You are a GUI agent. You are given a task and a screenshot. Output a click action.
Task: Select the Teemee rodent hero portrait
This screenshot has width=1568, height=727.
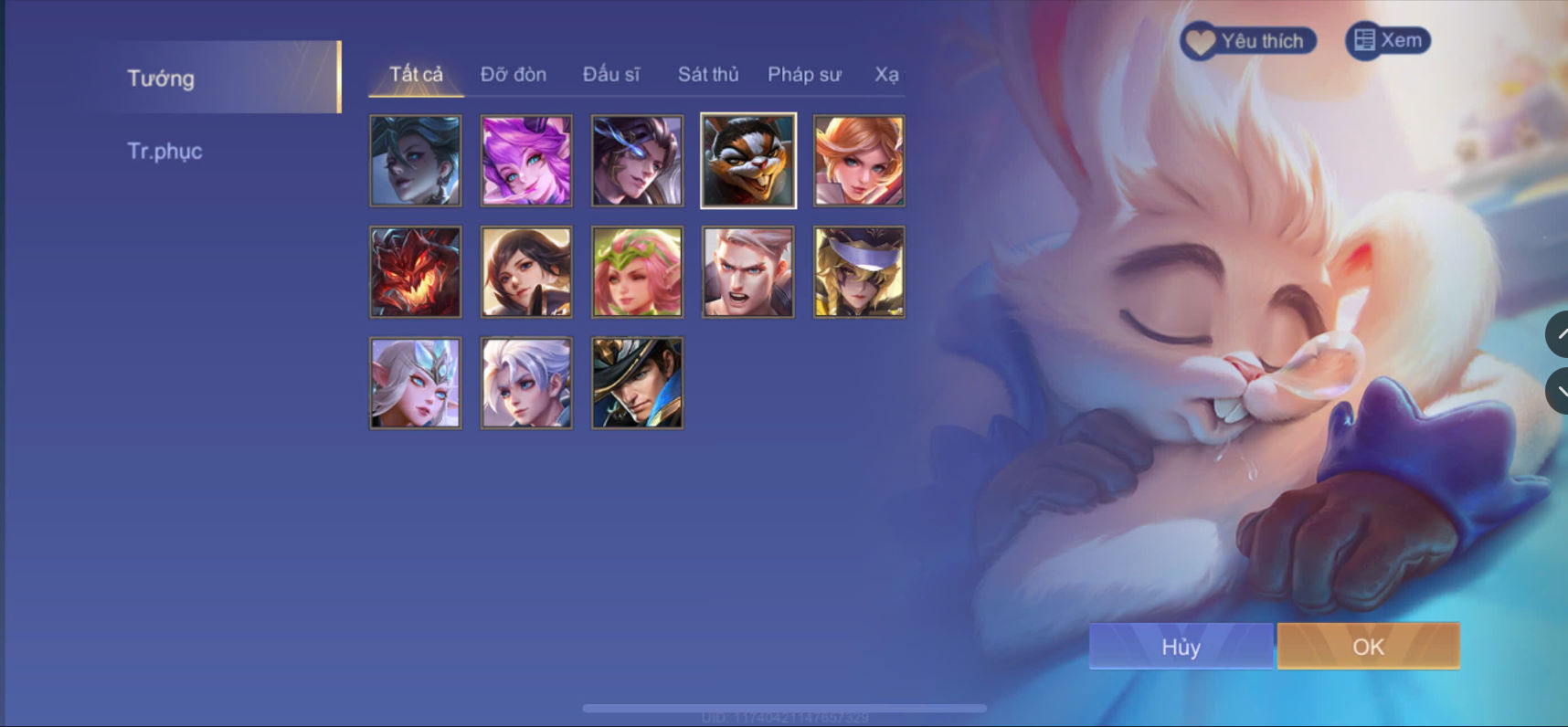tap(747, 161)
